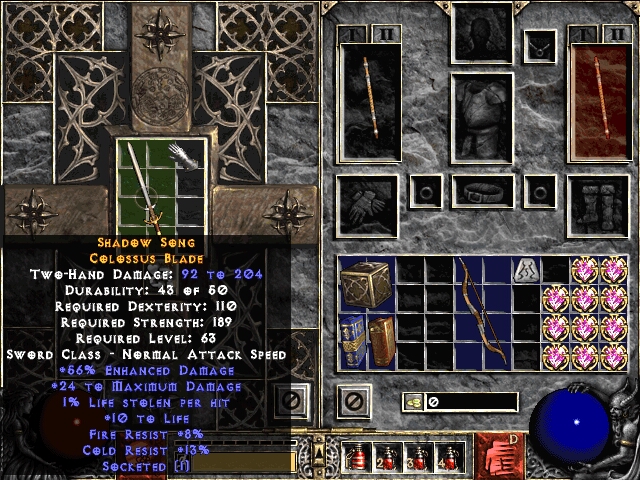Click the empty helmet equipment slot
Screen dimensions: 640x480
pos(485,33)
